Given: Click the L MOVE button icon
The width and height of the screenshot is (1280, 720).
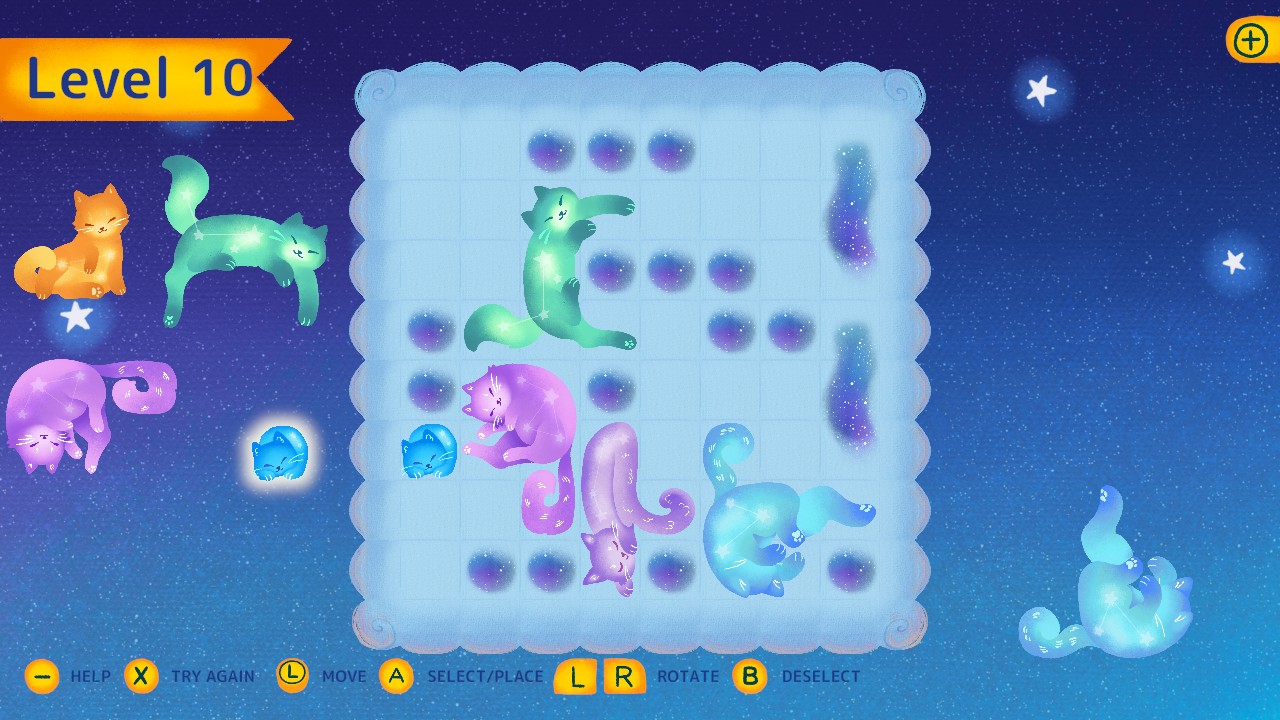Looking at the screenshot, I should pyautogui.click(x=292, y=676).
